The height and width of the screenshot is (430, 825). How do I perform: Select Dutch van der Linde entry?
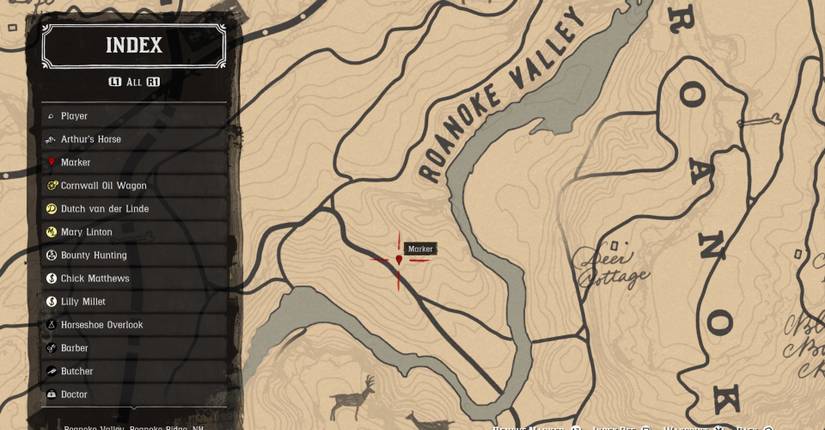pyautogui.click(x=134, y=209)
